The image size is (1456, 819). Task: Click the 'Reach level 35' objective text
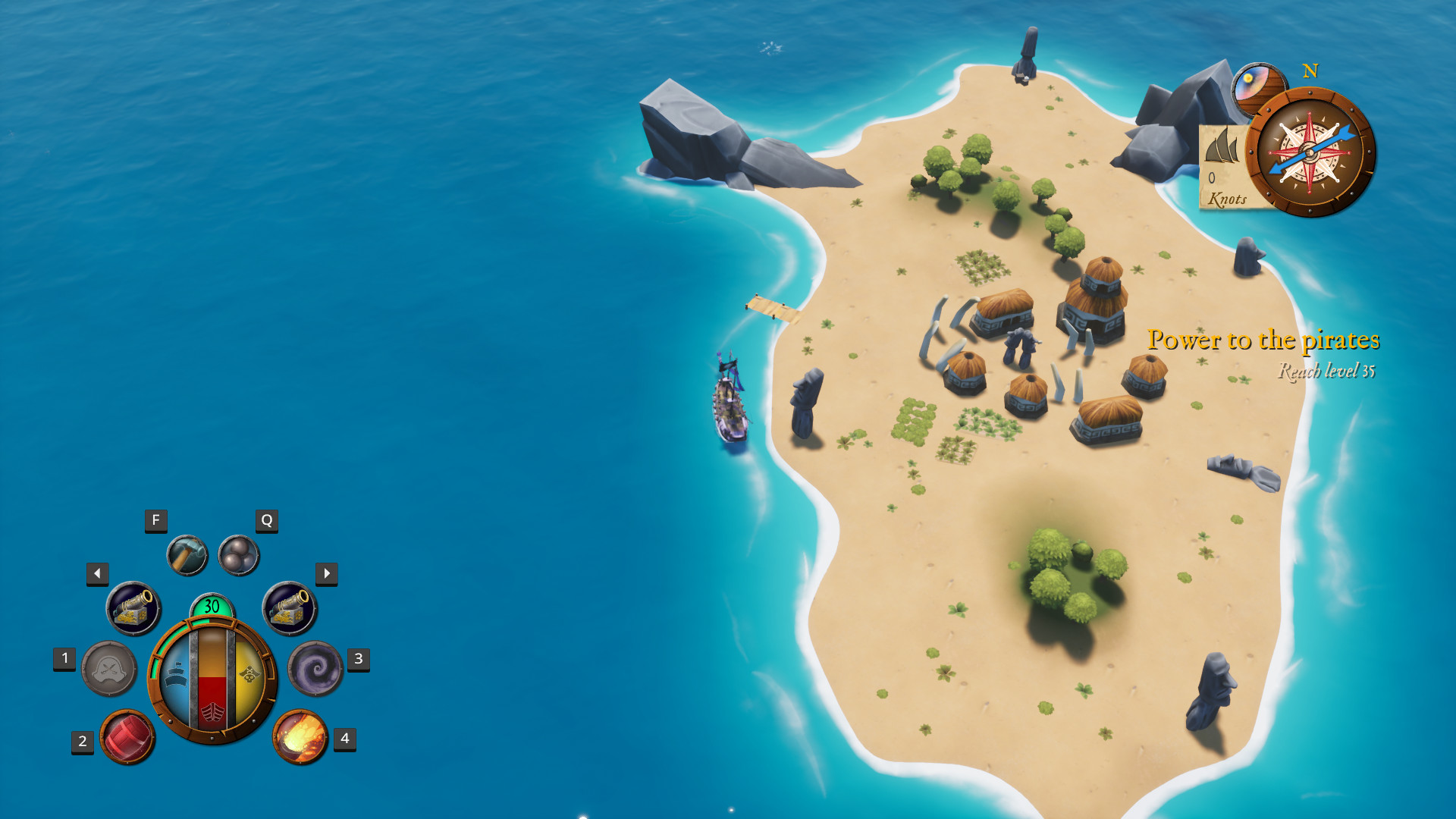(x=1327, y=372)
